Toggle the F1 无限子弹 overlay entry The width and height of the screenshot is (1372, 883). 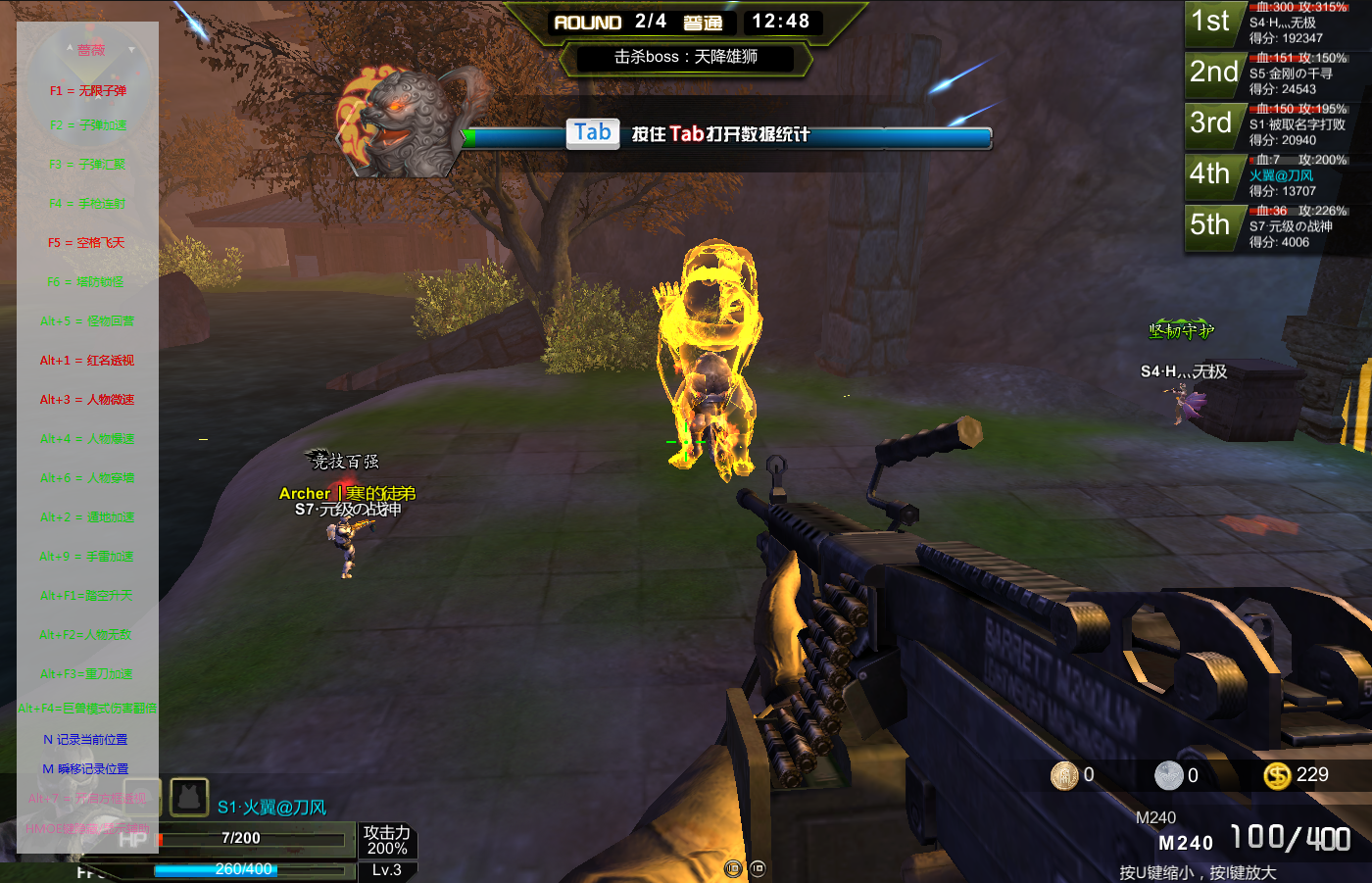88,91
